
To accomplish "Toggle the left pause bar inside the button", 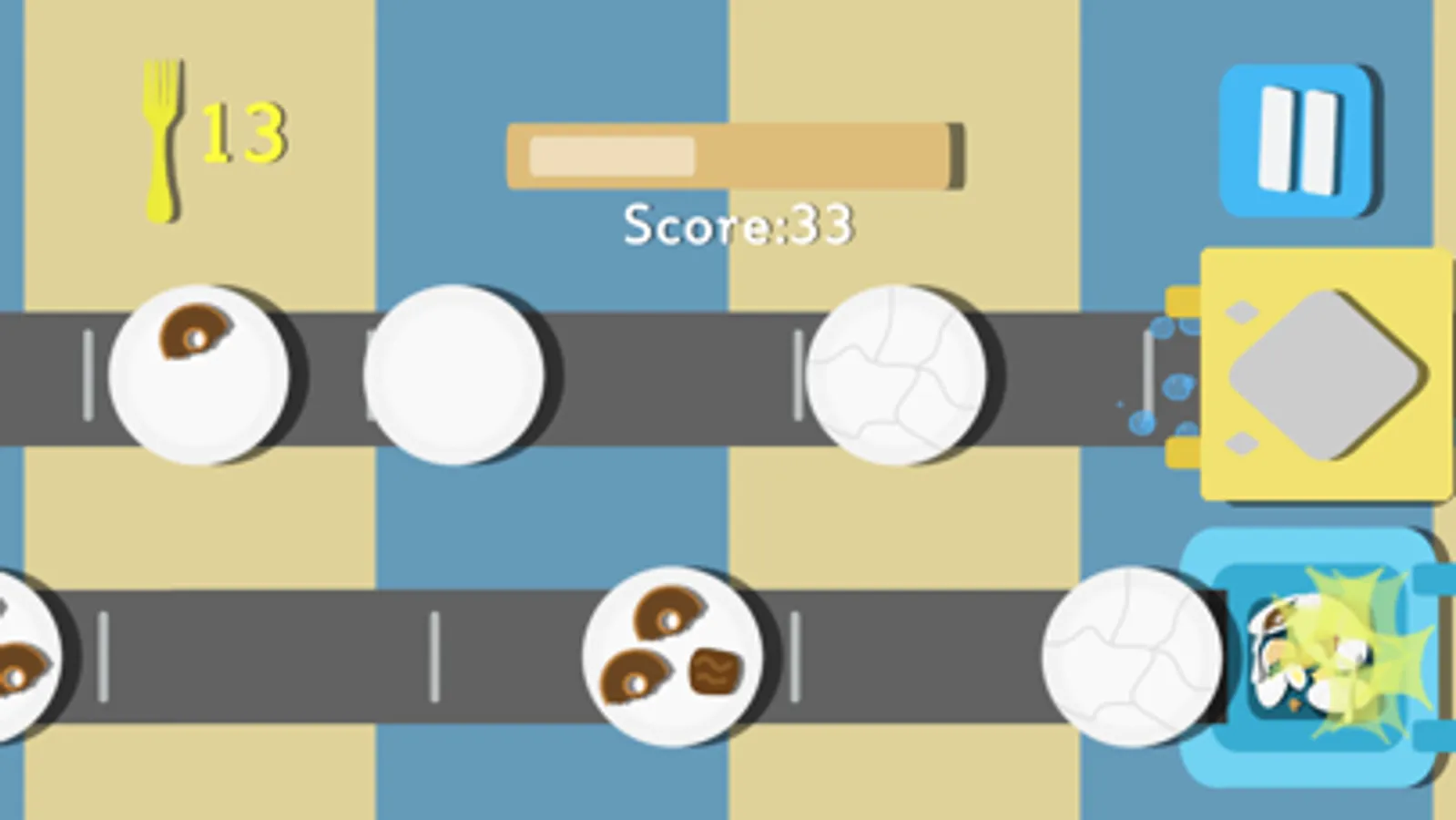I will 1275,138.
